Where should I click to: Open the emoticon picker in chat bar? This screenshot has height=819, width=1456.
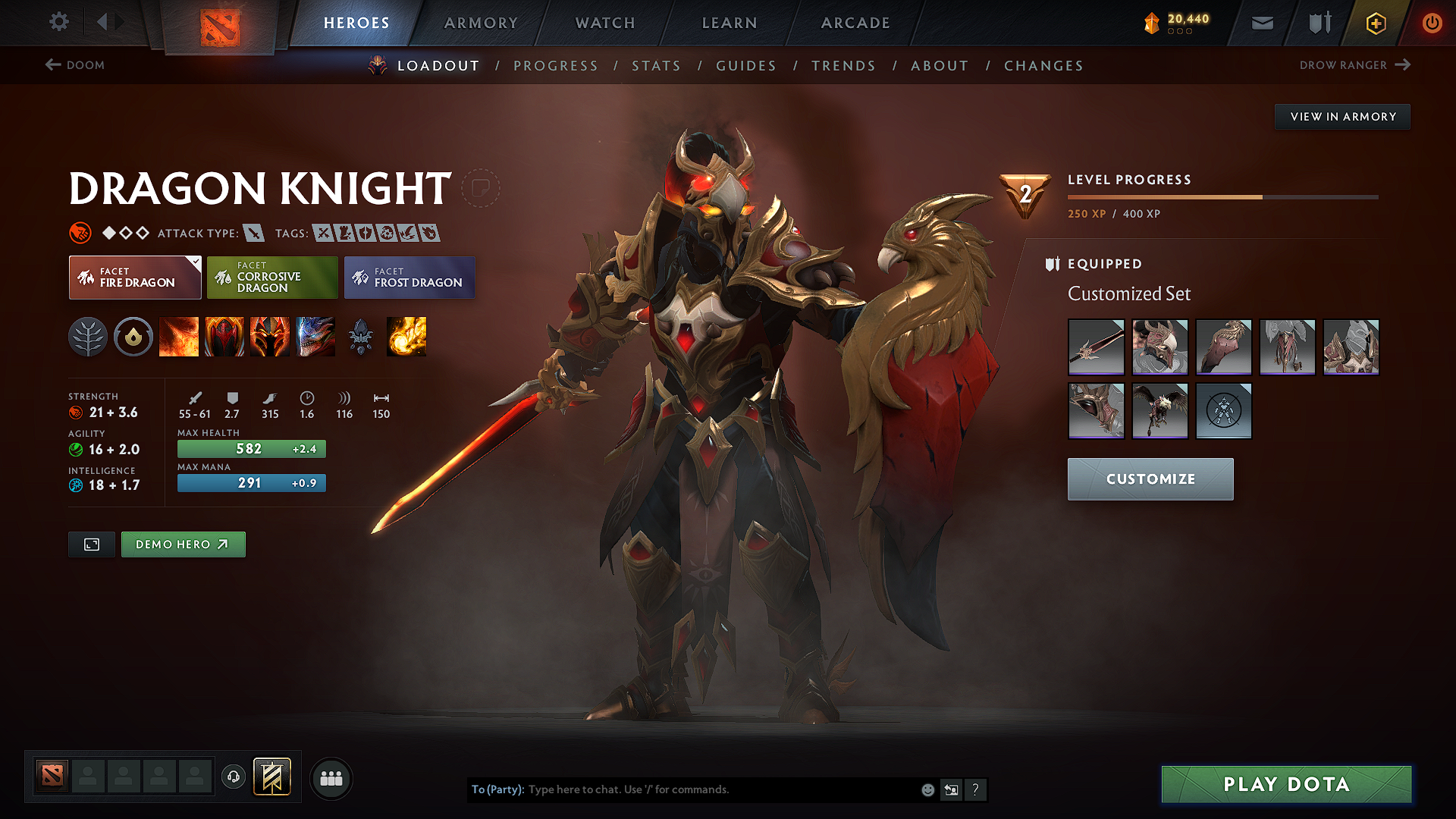(927, 789)
